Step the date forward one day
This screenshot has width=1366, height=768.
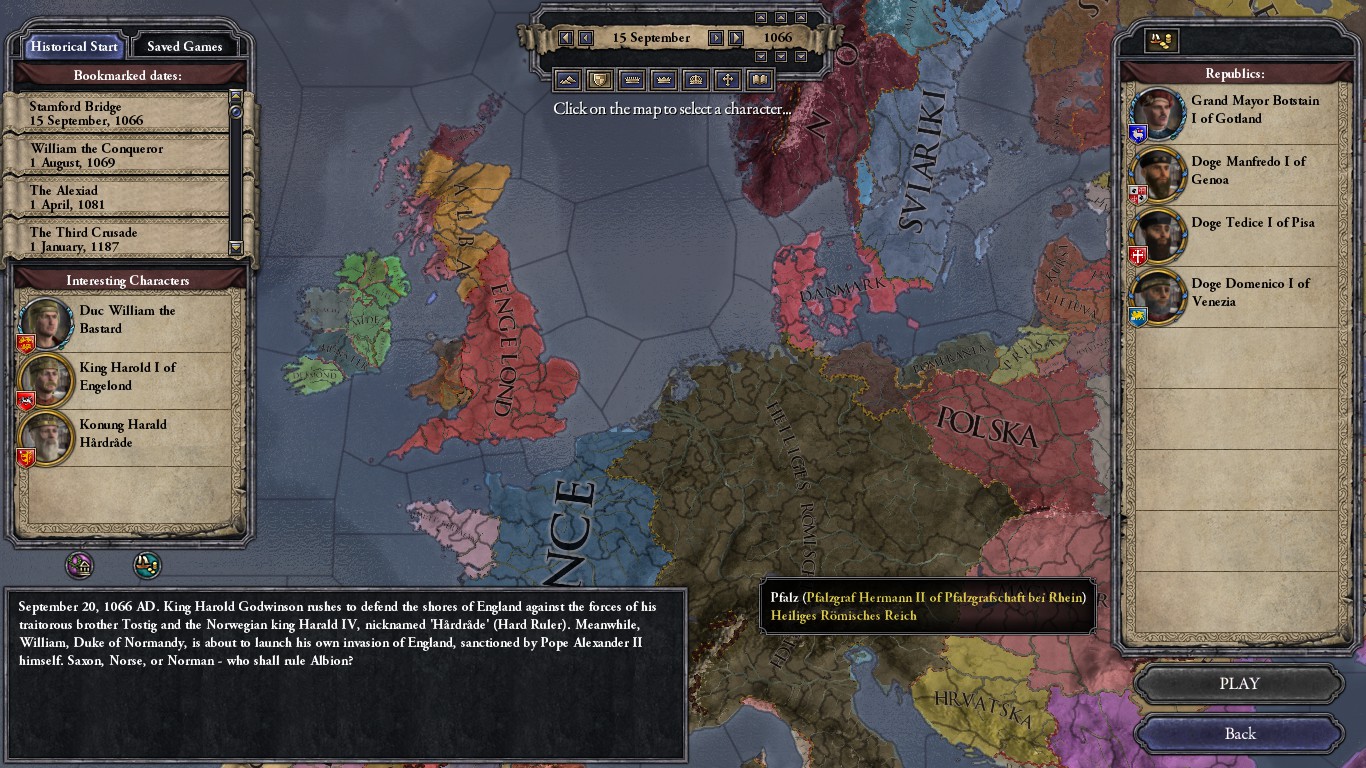[x=716, y=37]
